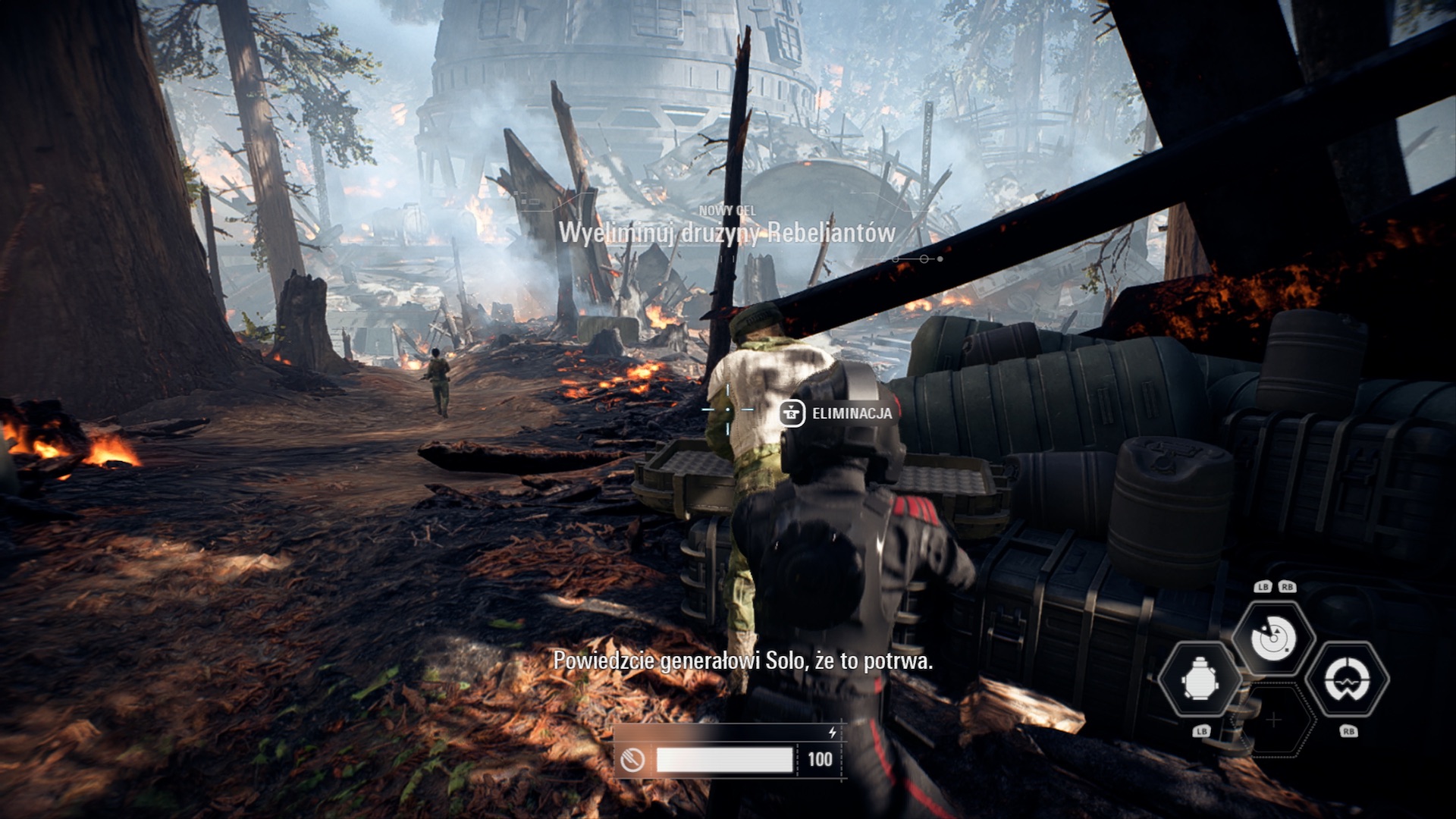This screenshot has height=819, width=1456.
Task: Trigger the radar pulse scan ability
Action: [1273, 638]
